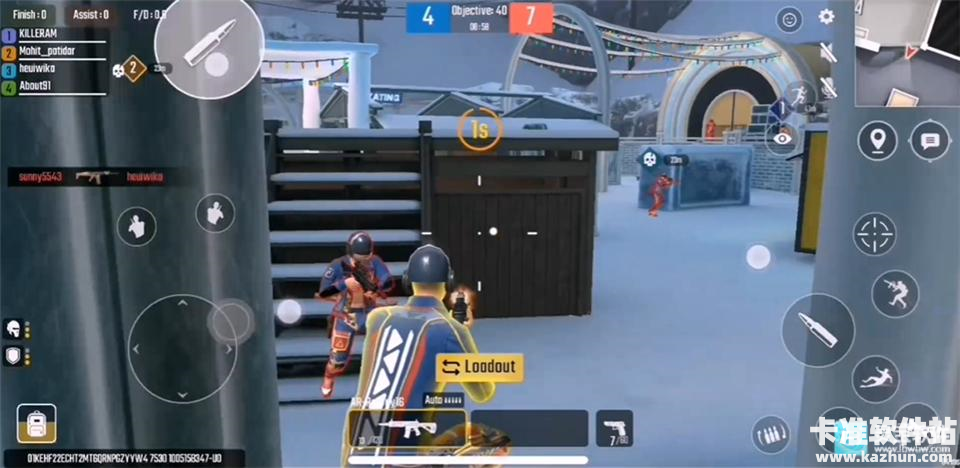The image size is (960, 468).
Task: Fire with the top-left bullet button
Action: [x=209, y=46]
